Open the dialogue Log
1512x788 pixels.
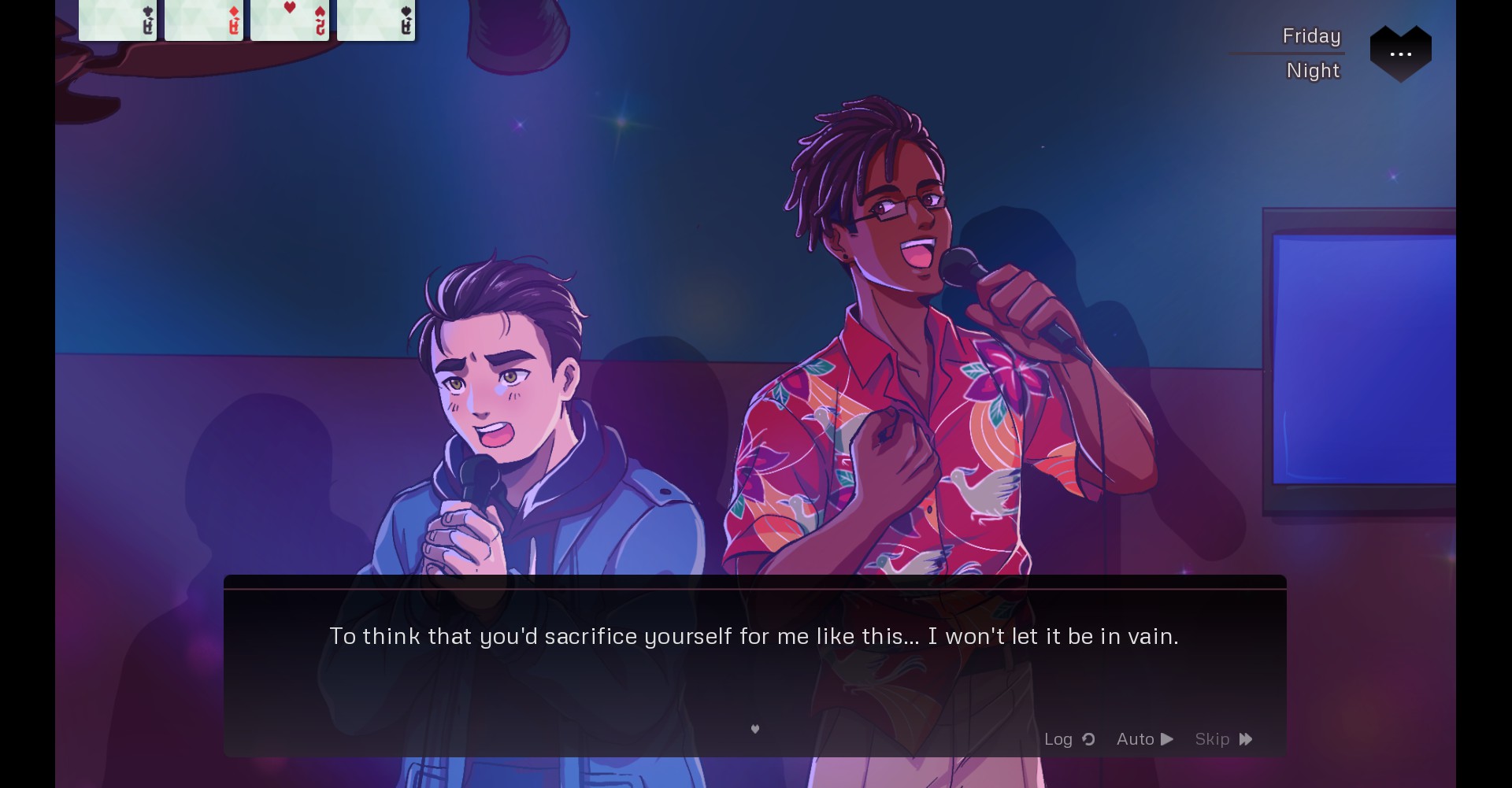1069,739
